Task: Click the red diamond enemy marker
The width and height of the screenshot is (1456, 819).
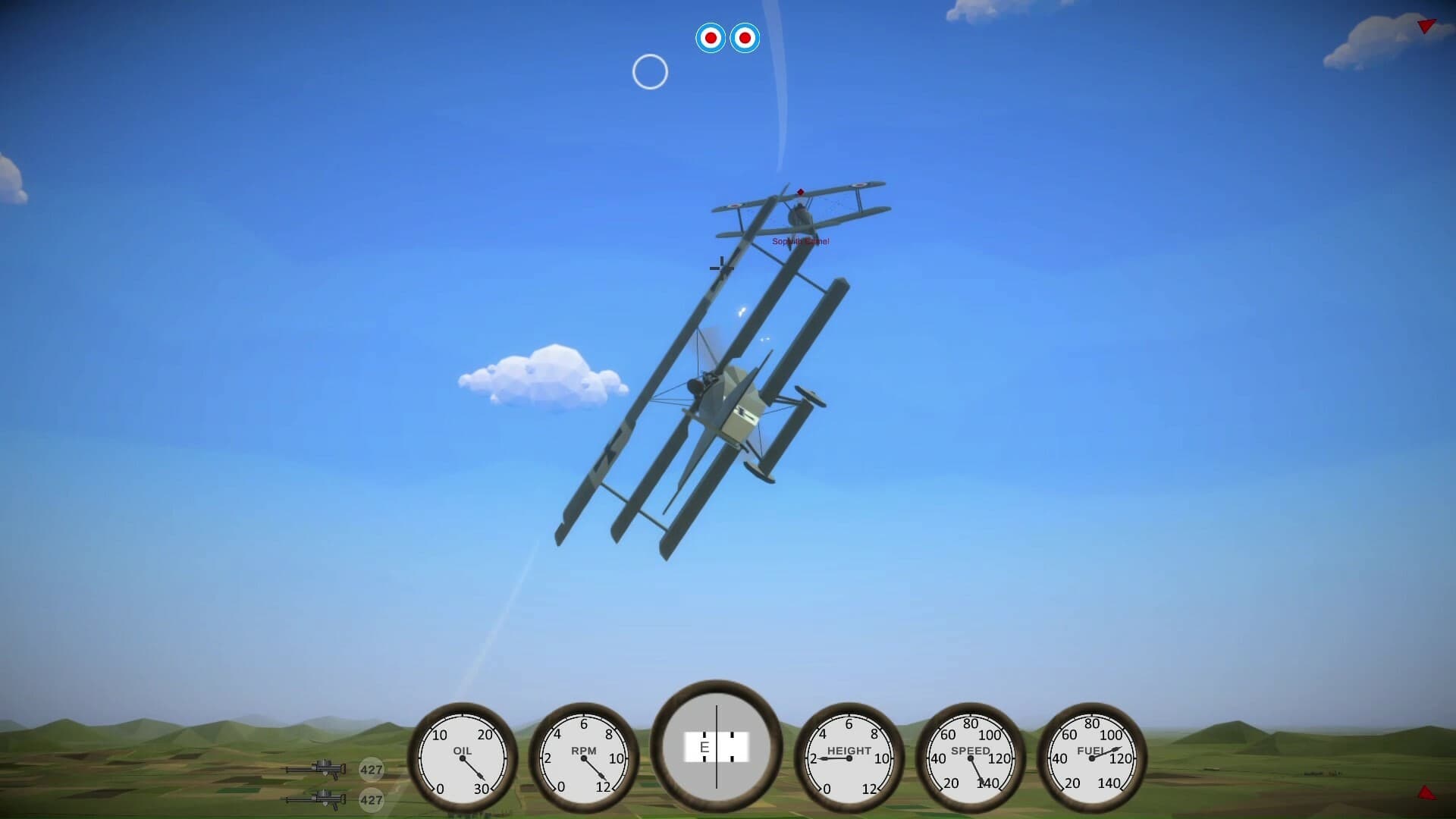Action: (799, 192)
